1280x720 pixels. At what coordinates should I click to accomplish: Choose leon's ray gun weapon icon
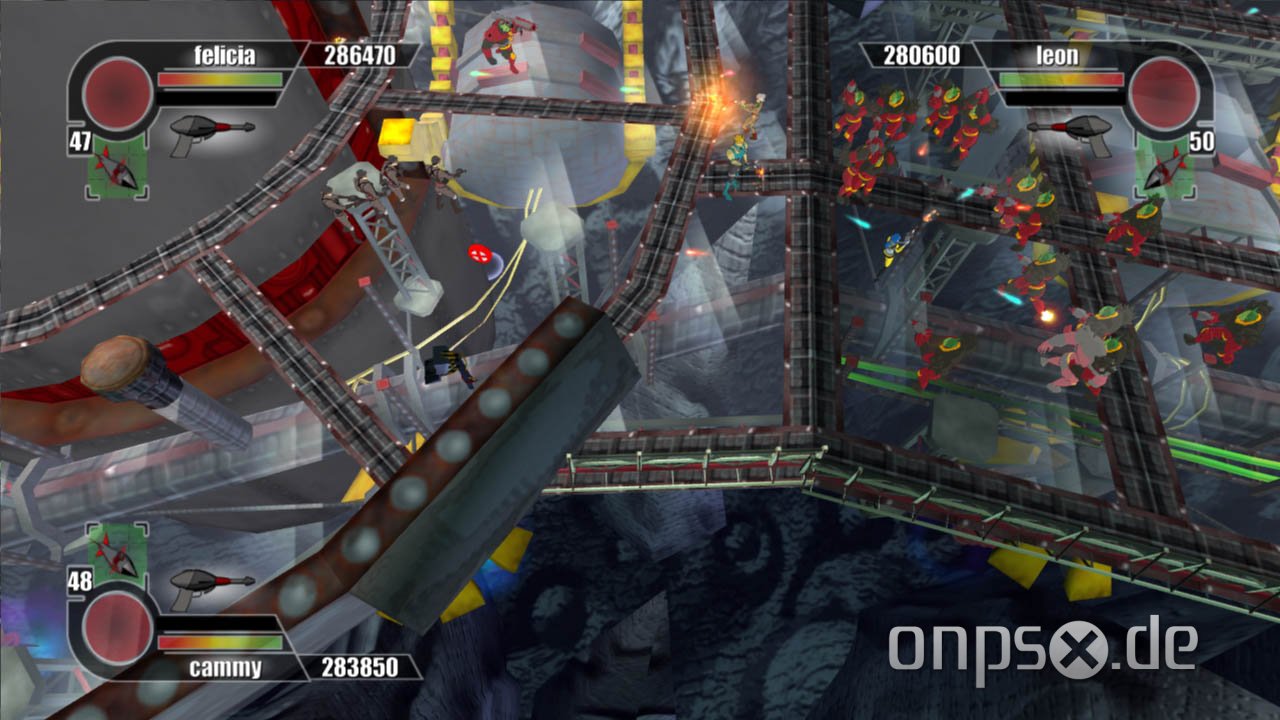tap(1069, 131)
